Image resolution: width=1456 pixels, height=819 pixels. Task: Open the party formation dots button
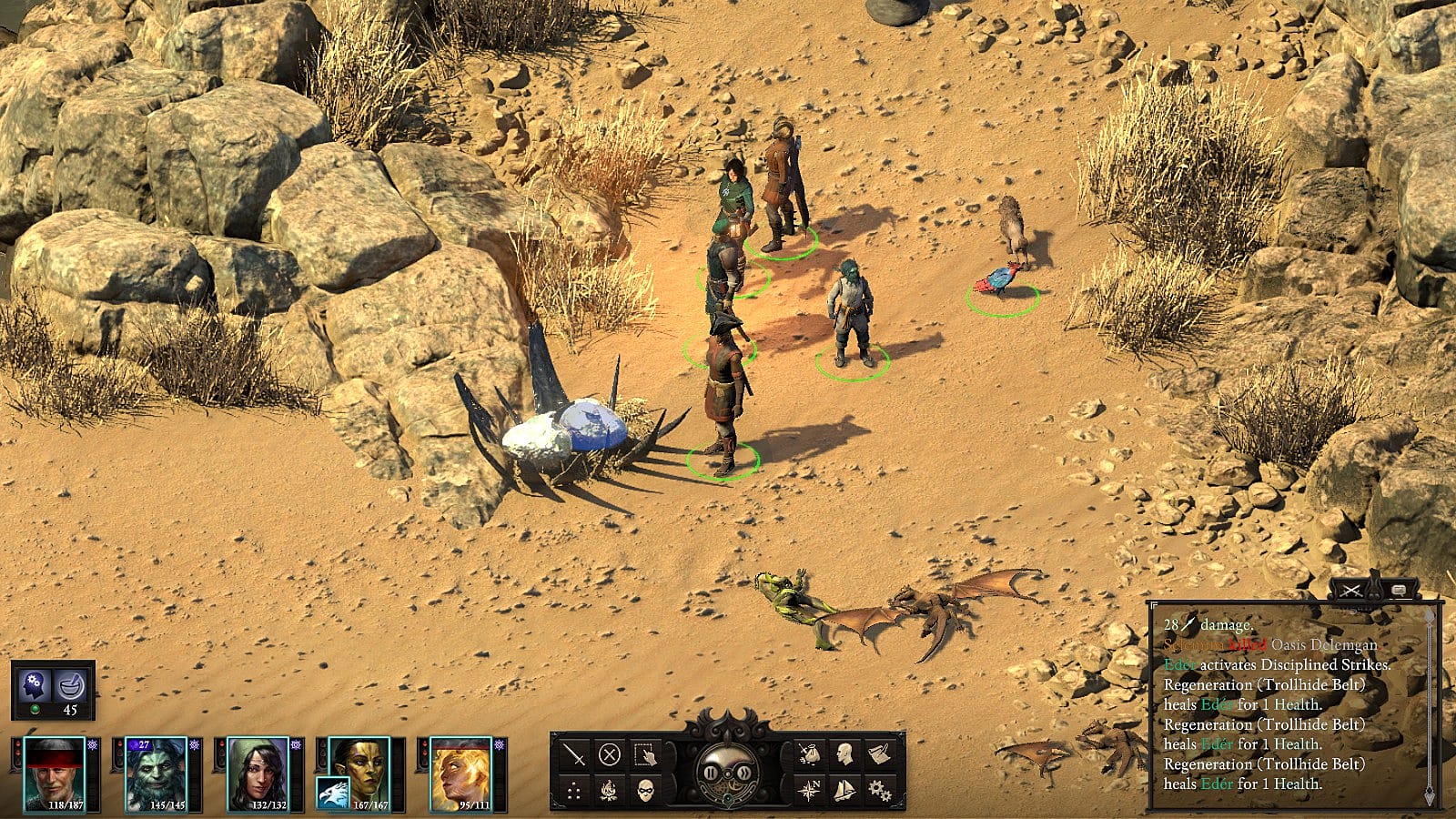click(574, 790)
